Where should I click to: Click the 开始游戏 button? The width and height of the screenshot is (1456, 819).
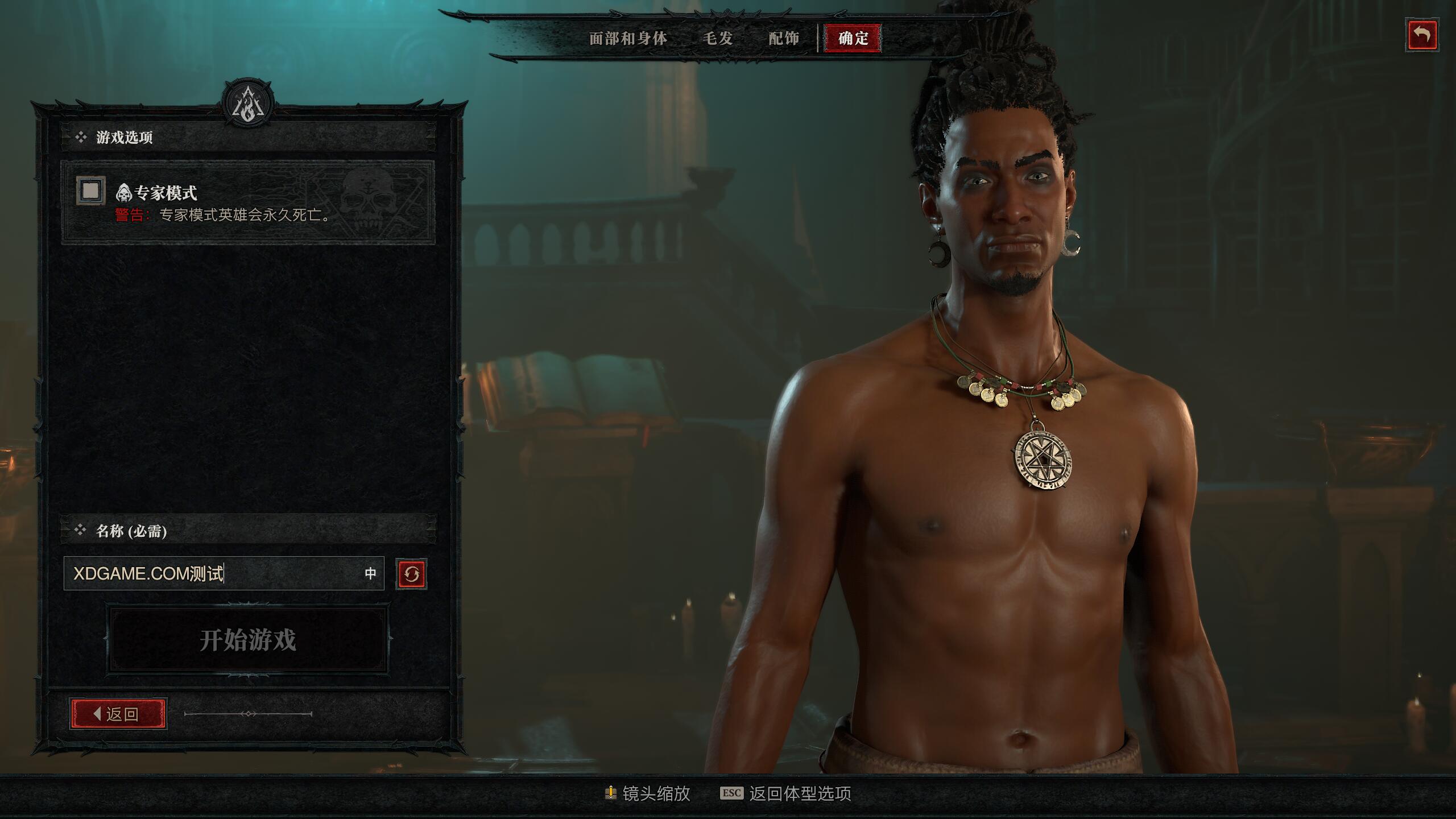click(247, 638)
